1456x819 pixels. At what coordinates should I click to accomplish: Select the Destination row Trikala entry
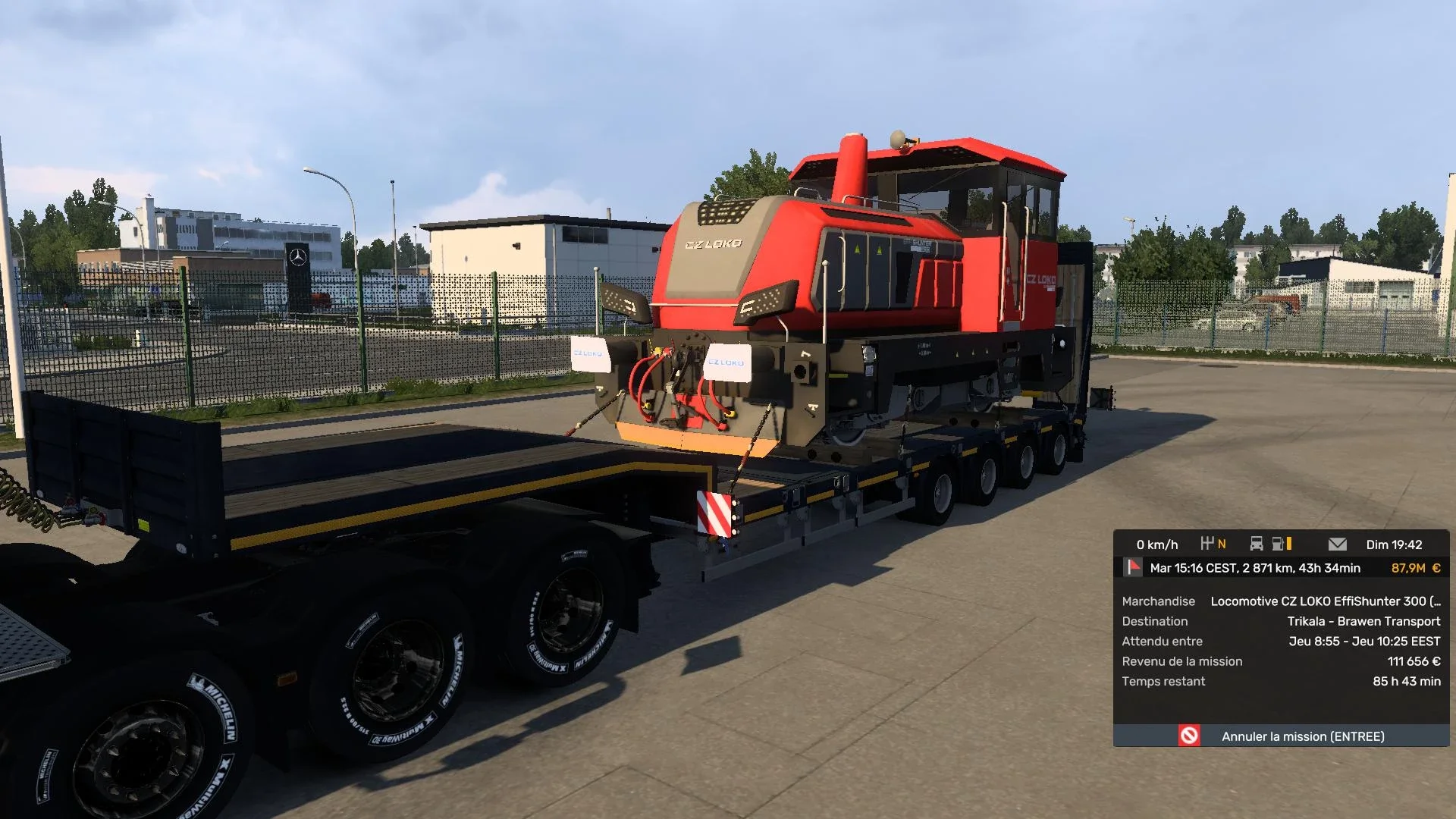1363,621
